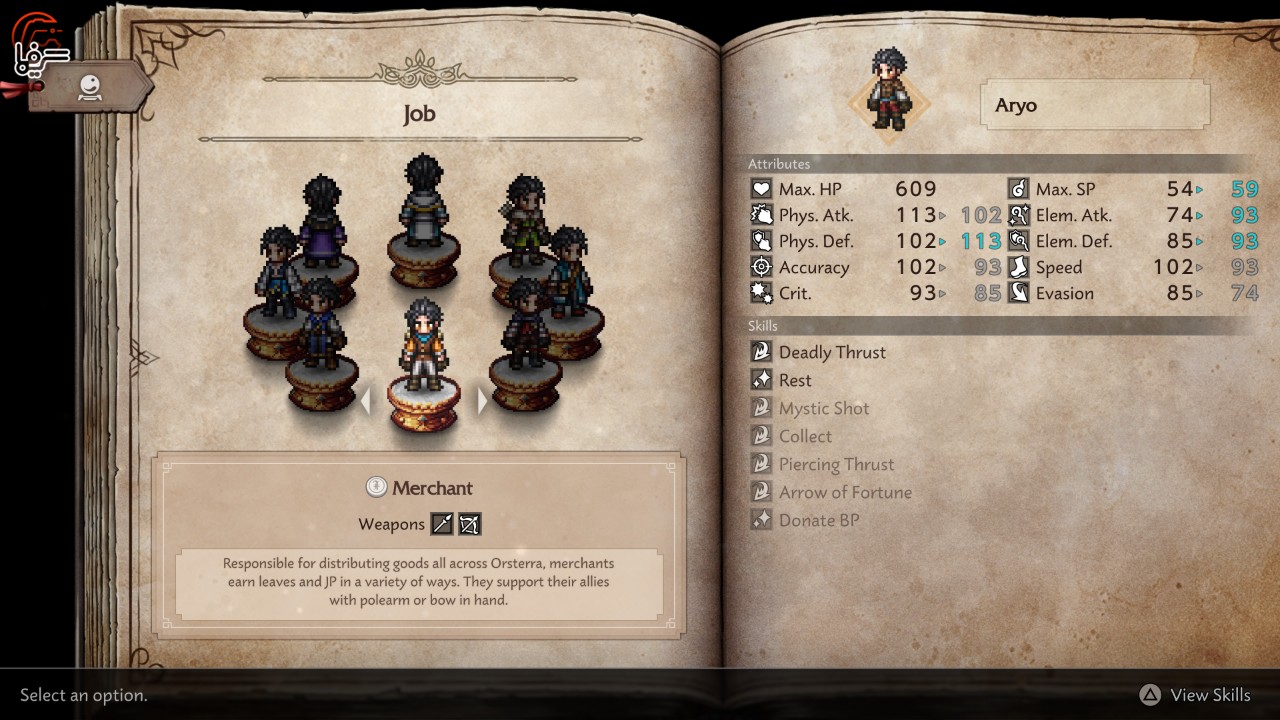The image size is (1280, 720).
Task: Click the Max HP heart icon
Action: [761, 188]
